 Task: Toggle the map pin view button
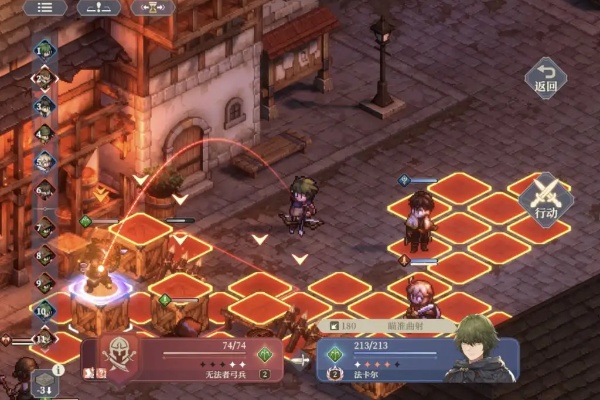point(98,7)
